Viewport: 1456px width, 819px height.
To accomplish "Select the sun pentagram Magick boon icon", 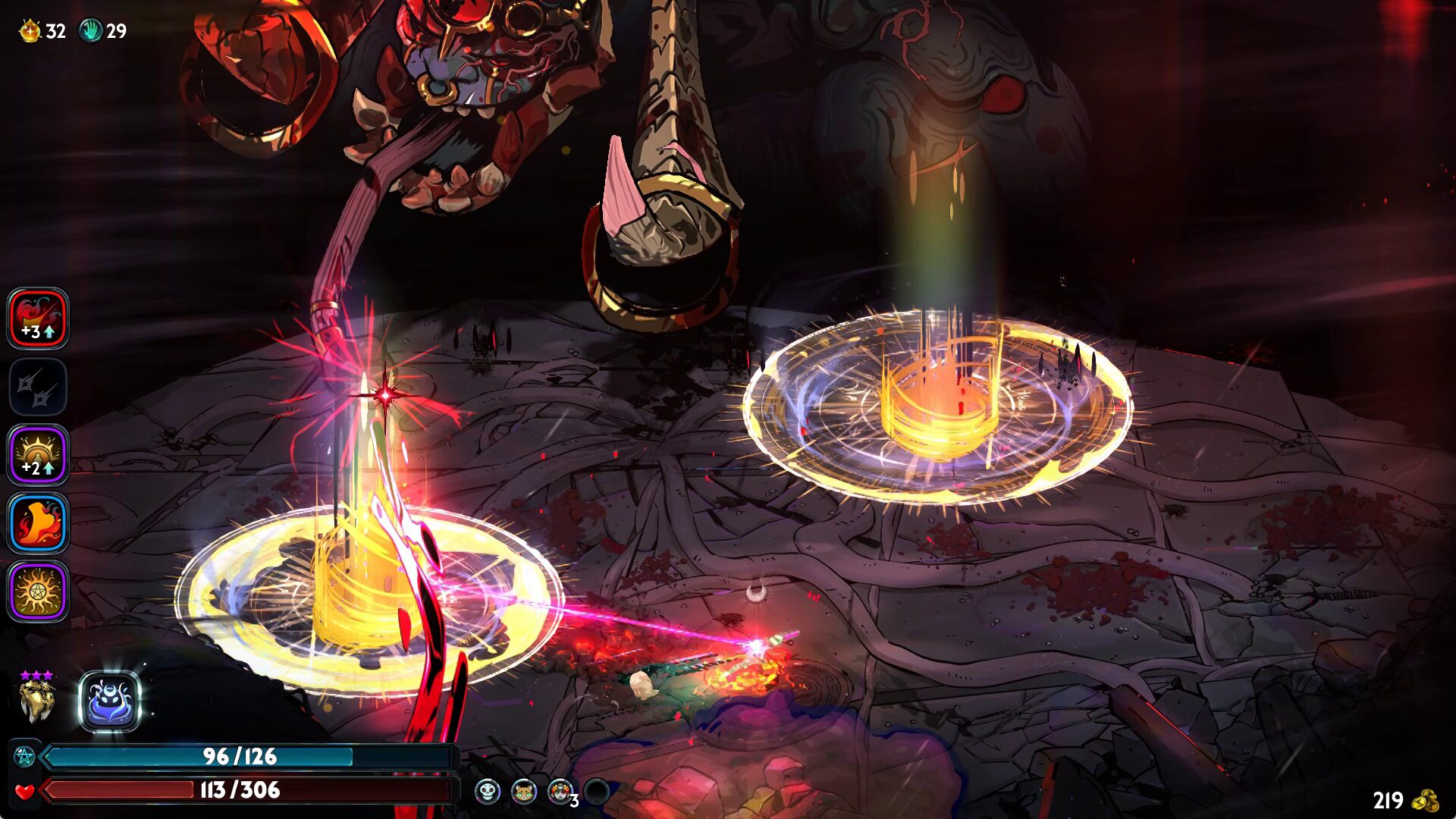I will click(38, 591).
